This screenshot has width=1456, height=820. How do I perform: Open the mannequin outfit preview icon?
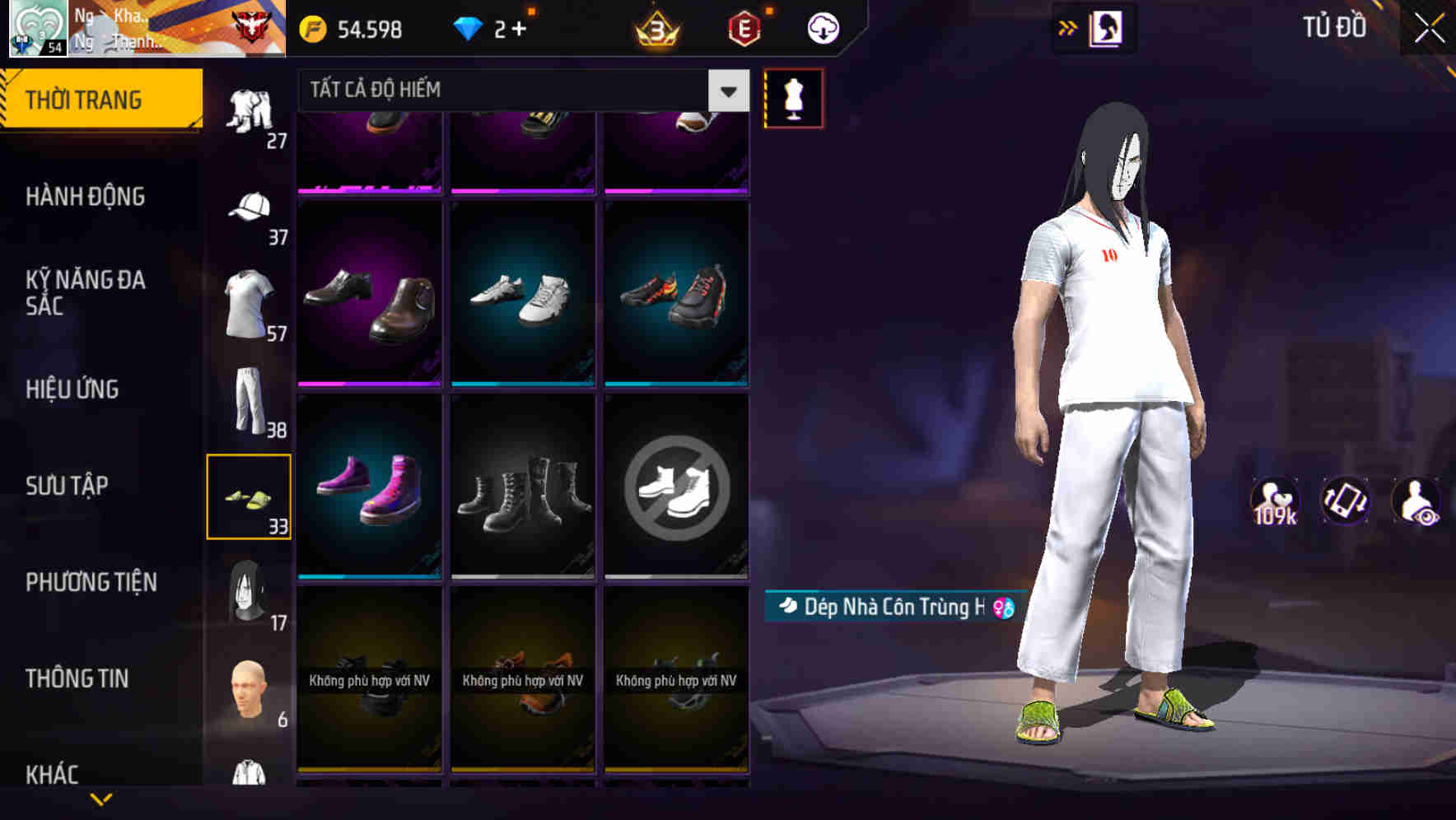[x=793, y=97]
